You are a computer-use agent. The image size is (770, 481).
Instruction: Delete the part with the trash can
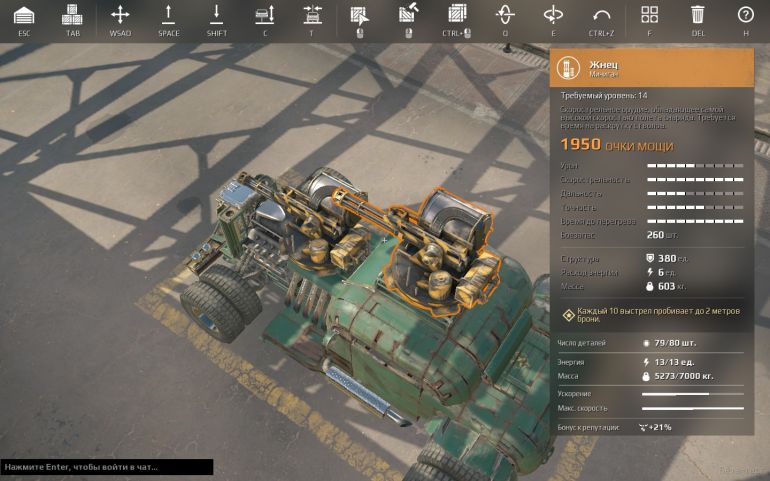click(x=697, y=16)
